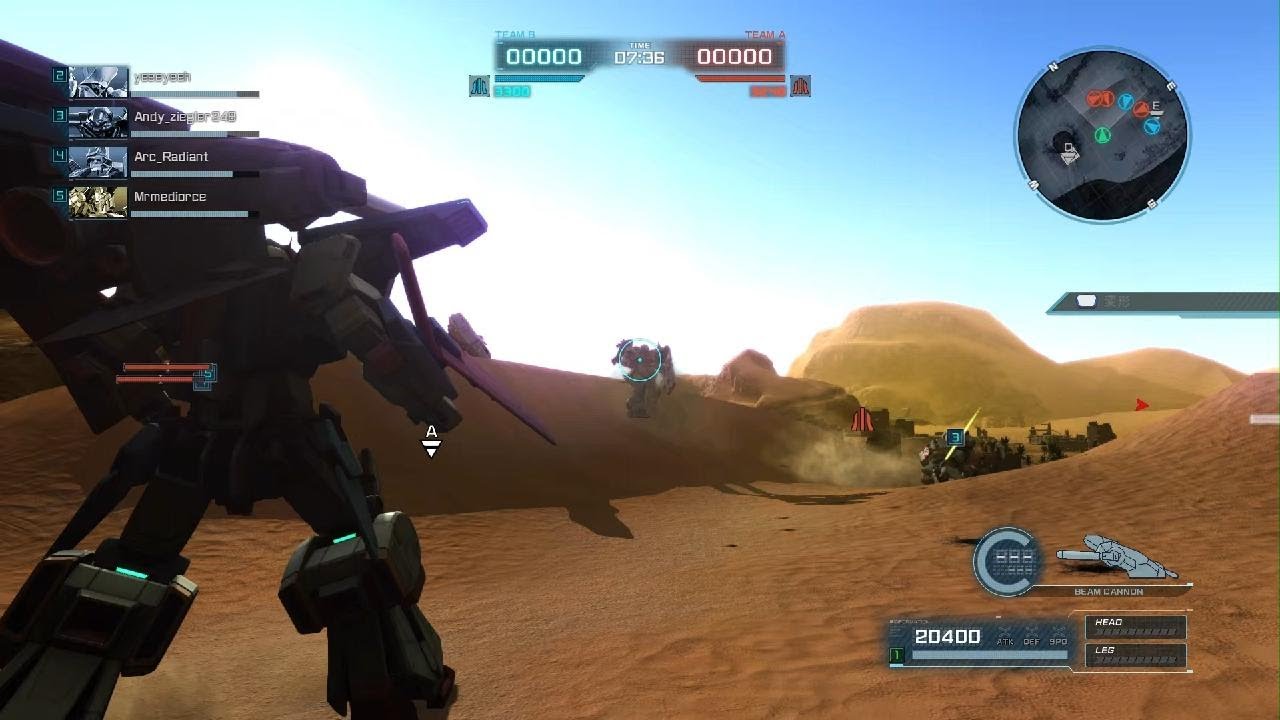Click the HEAD damage status panel
This screenshot has height=720, width=1280.
click(x=1136, y=627)
